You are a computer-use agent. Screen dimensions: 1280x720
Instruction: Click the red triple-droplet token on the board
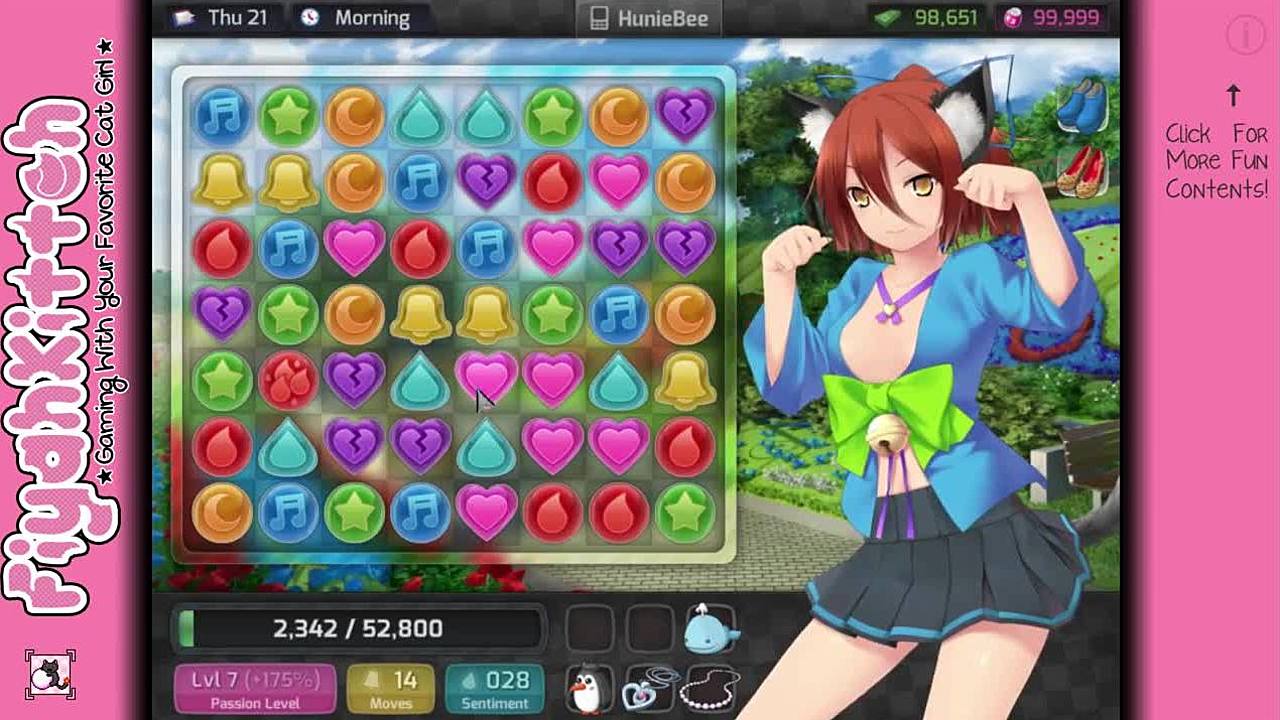288,382
